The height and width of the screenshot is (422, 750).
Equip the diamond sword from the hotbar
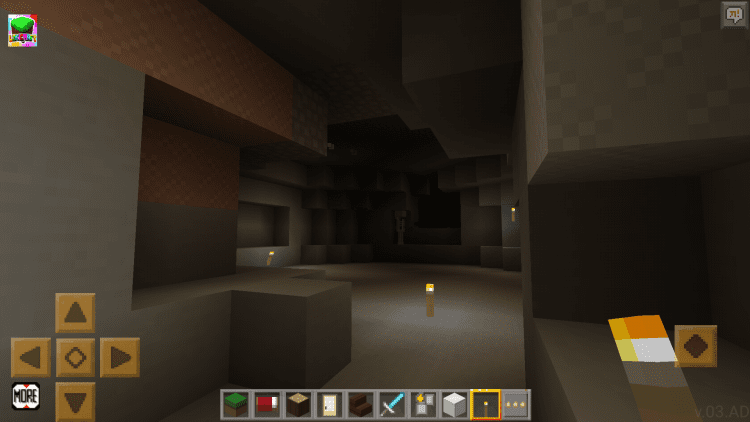tap(391, 404)
